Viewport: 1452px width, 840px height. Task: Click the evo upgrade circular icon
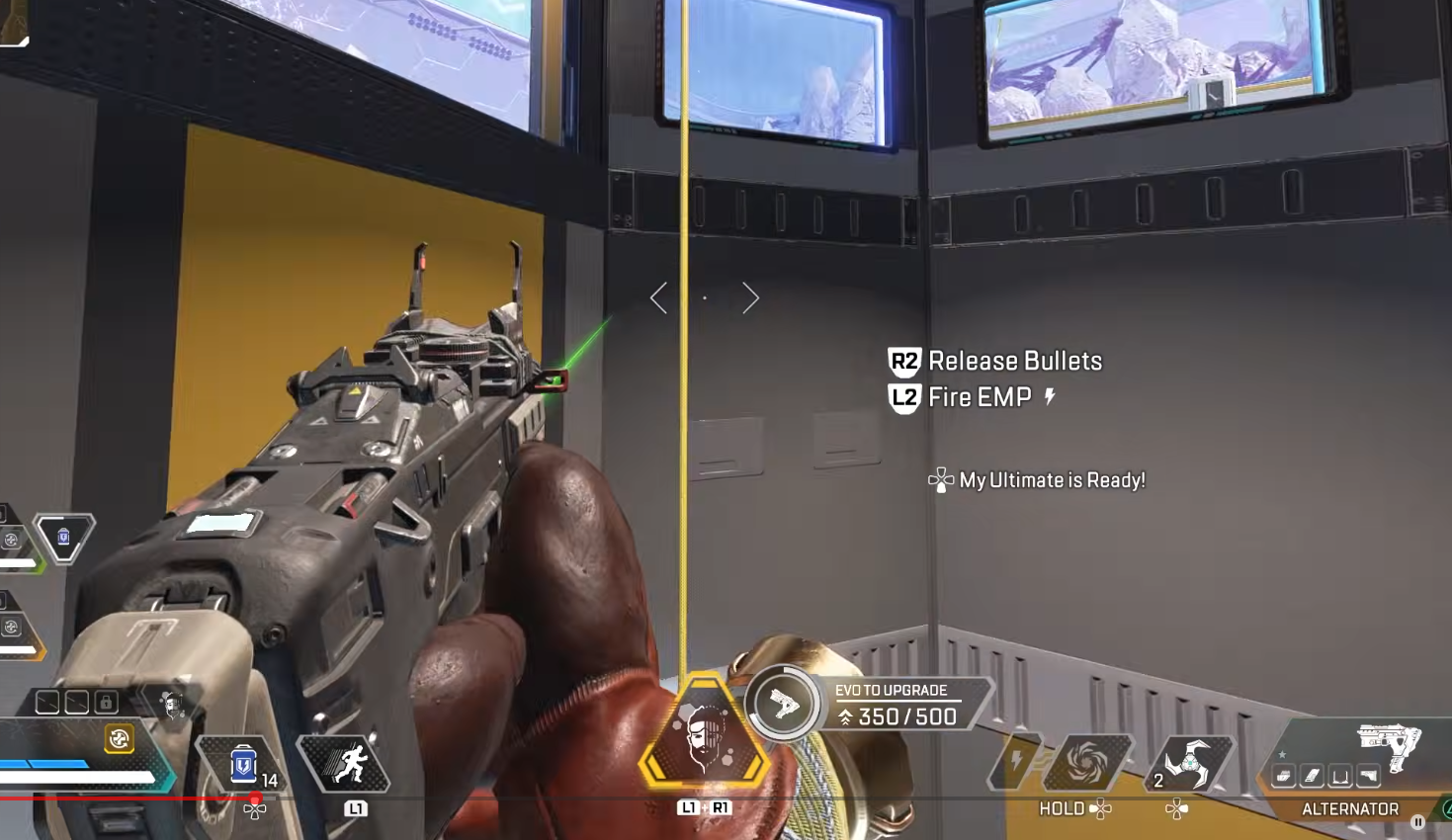782,705
